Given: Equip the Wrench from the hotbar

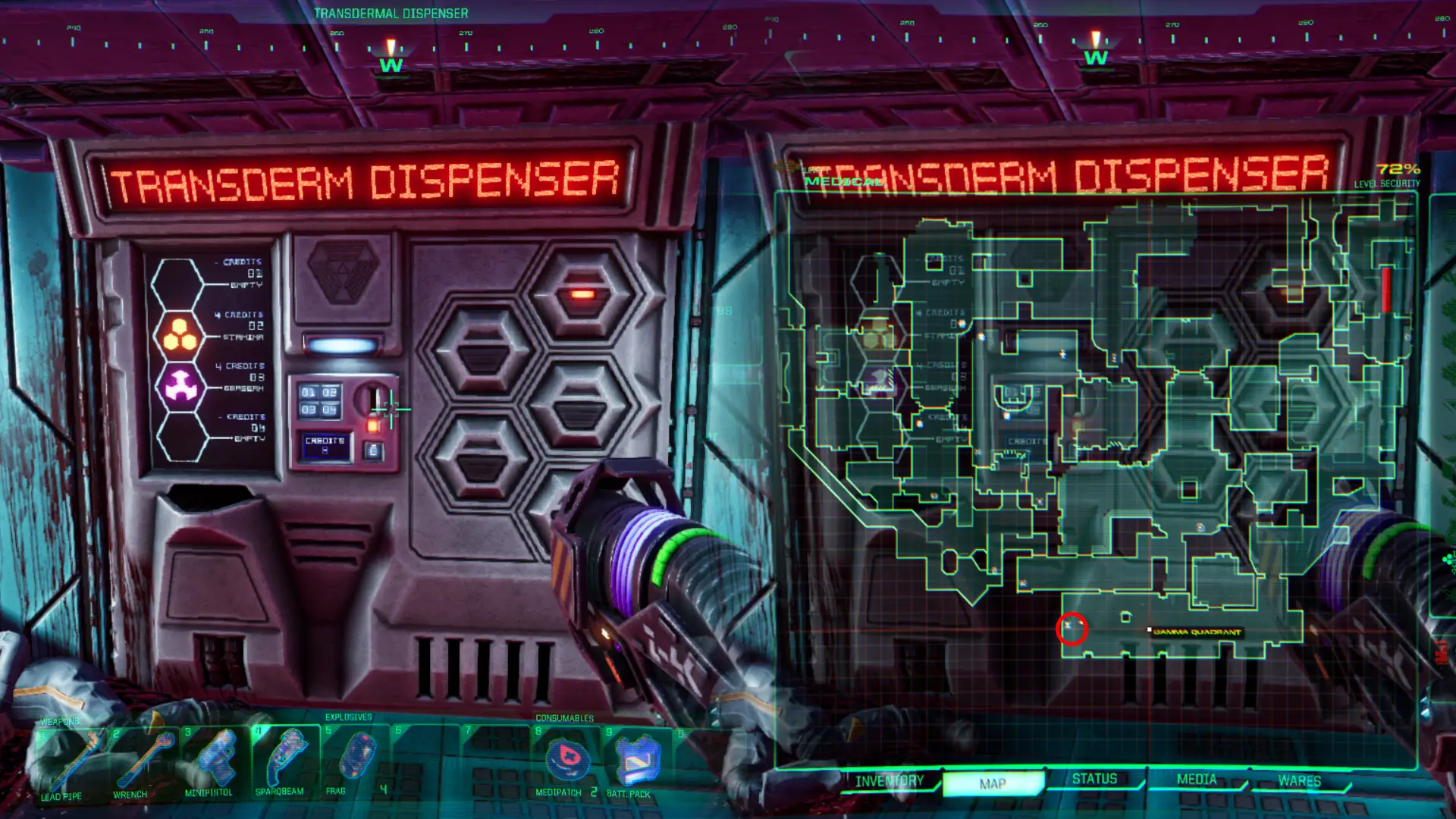Looking at the screenshot, I should point(144,766).
